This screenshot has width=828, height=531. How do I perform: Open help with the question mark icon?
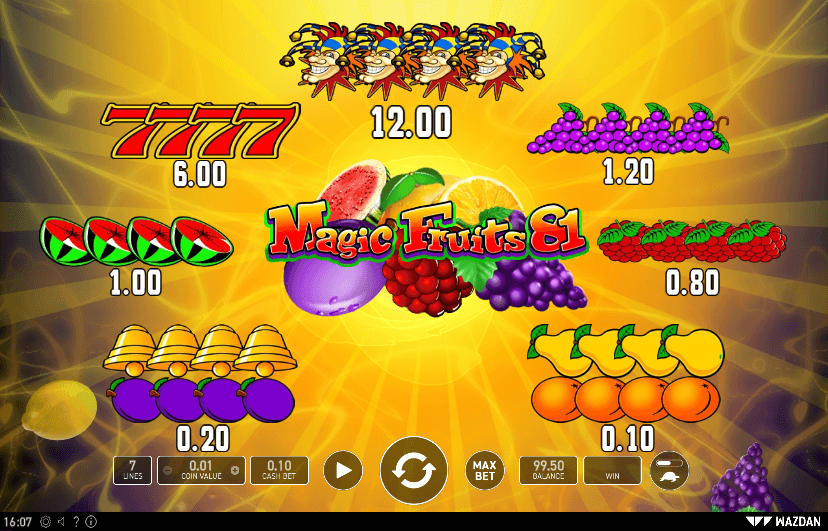coord(76,521)
